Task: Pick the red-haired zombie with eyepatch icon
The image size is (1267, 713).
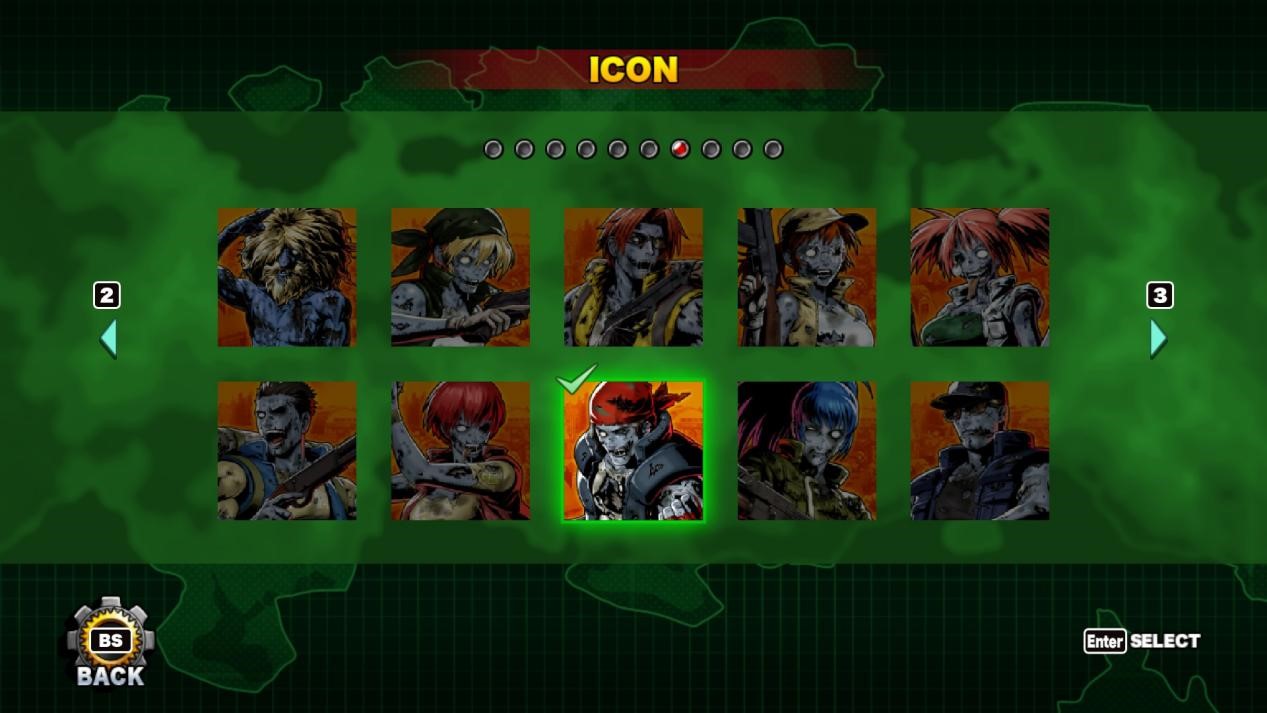Action: (633, 277)
